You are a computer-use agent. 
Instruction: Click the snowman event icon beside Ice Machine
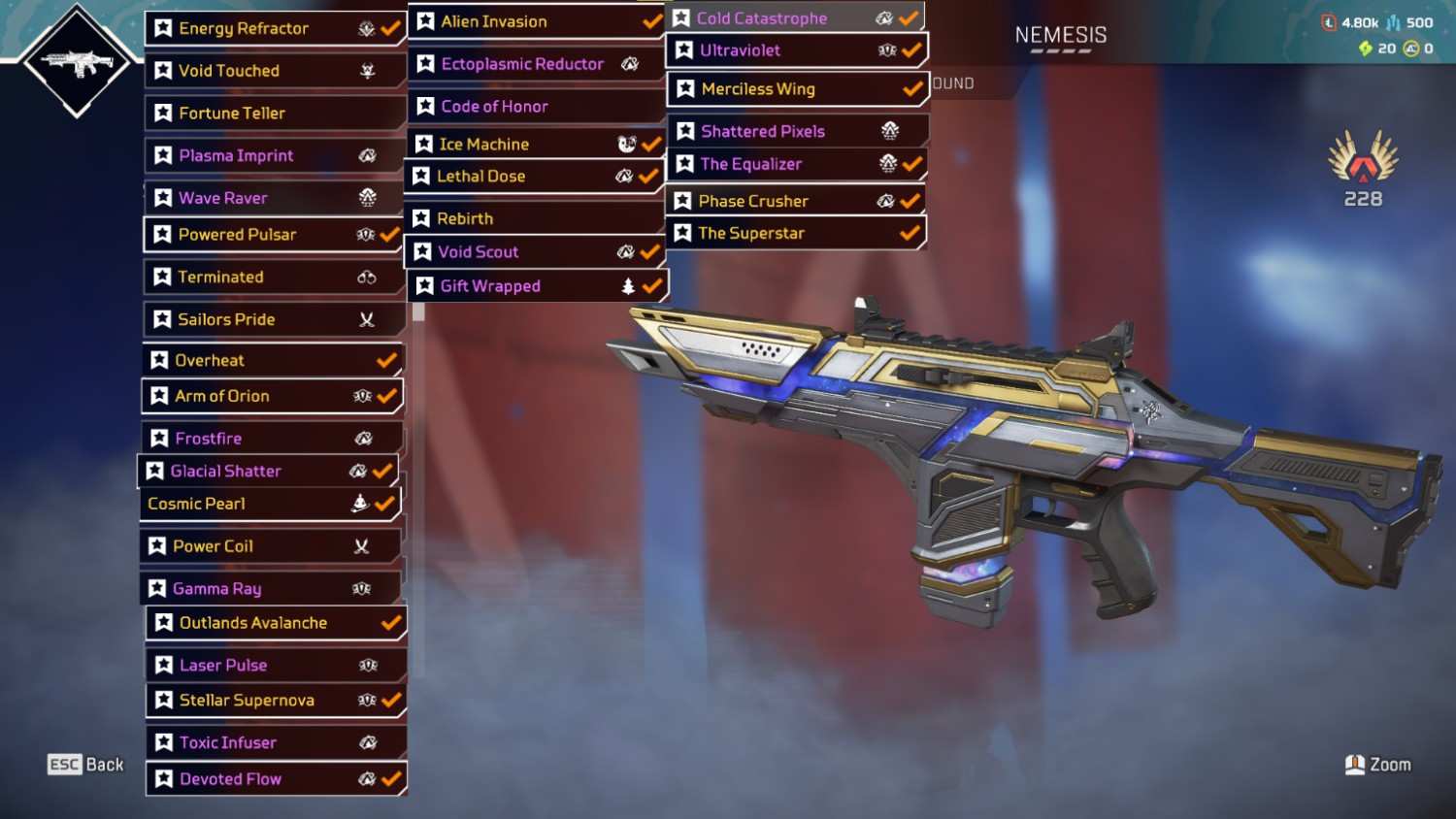click(x=626, y=143)
